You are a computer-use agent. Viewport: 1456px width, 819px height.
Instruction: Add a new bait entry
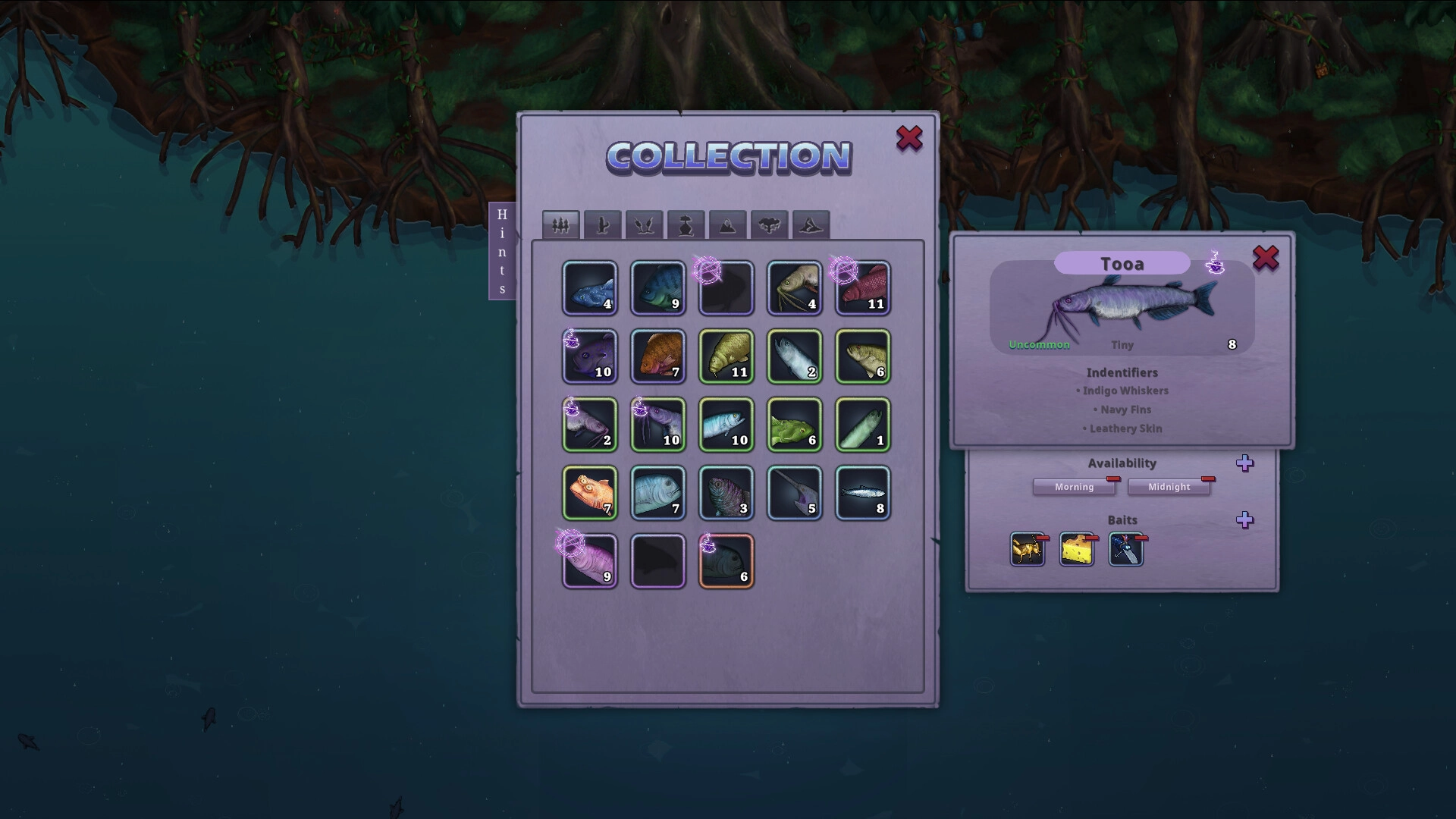pyautogui.click(x=1244, y=520)
